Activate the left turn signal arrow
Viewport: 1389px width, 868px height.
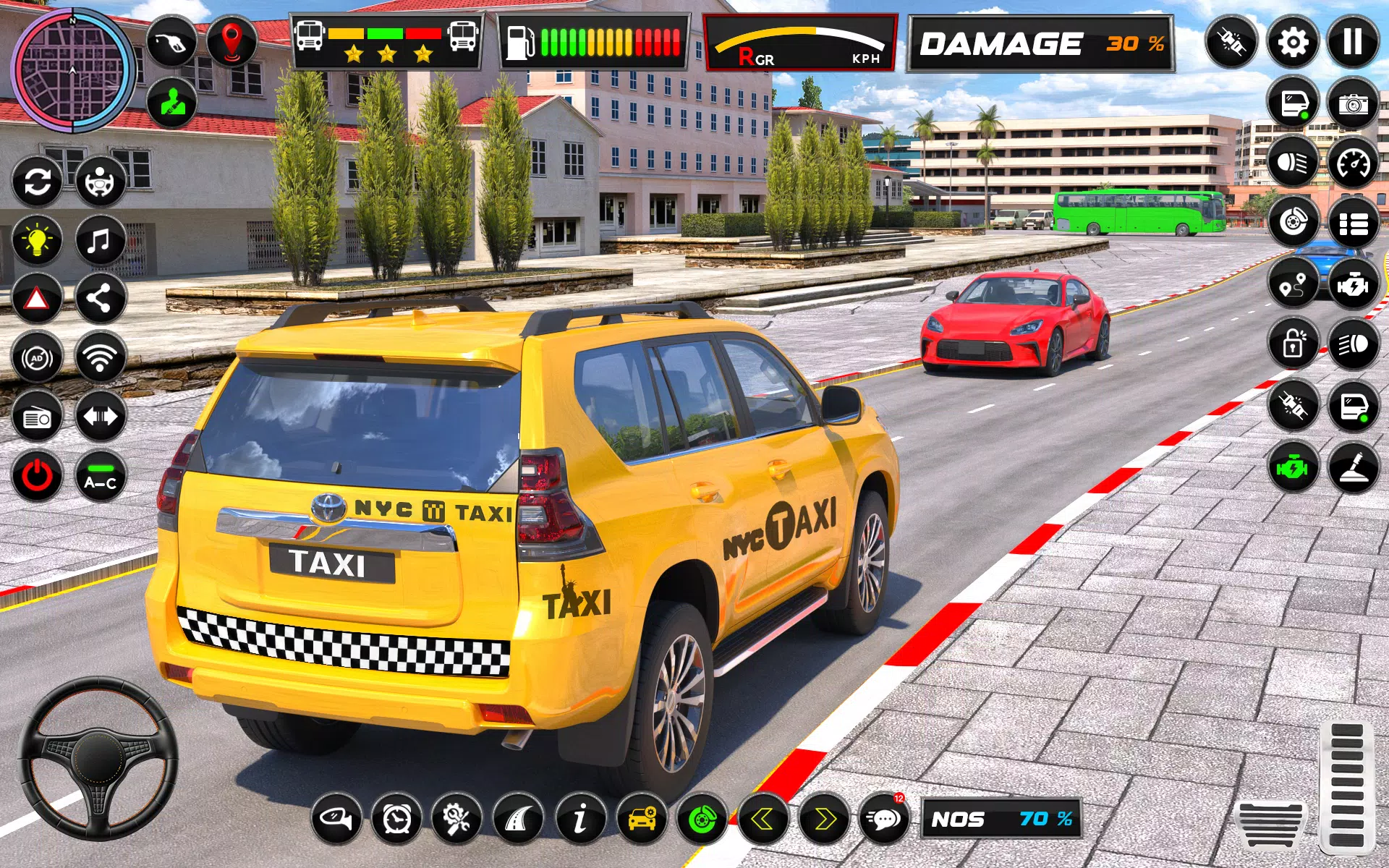[x=763, y=820]
